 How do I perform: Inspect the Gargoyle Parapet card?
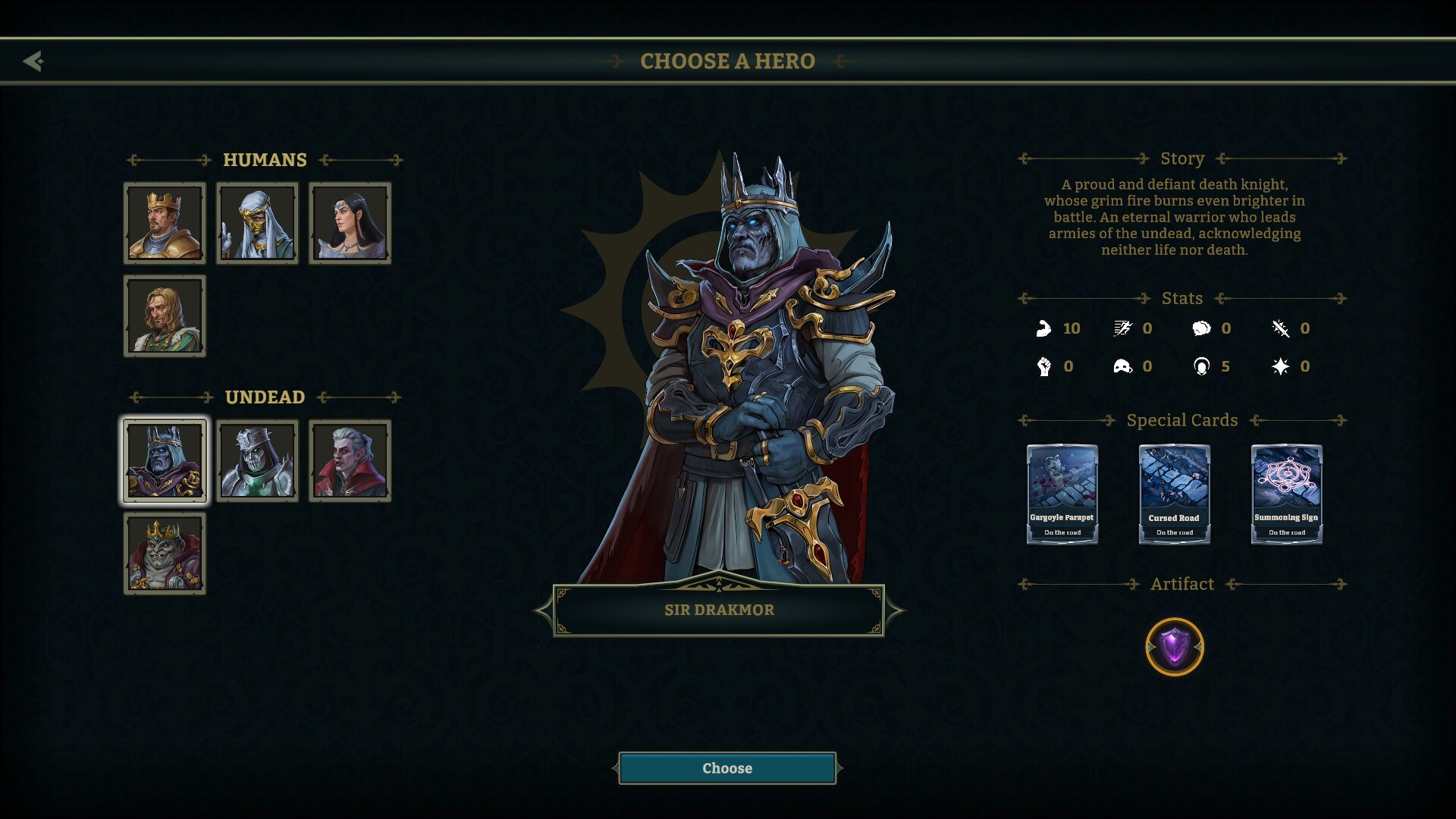pyautogui.click(x=1062, y=494)
